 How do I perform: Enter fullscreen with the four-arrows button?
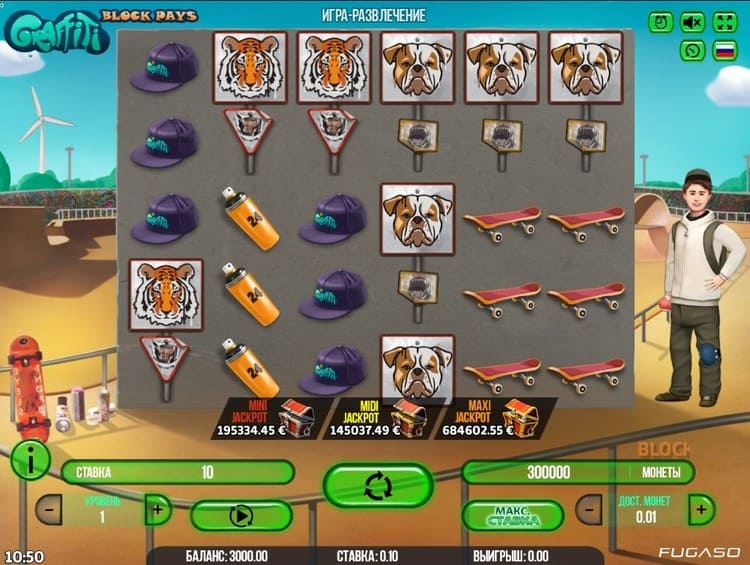pos(724,21)
